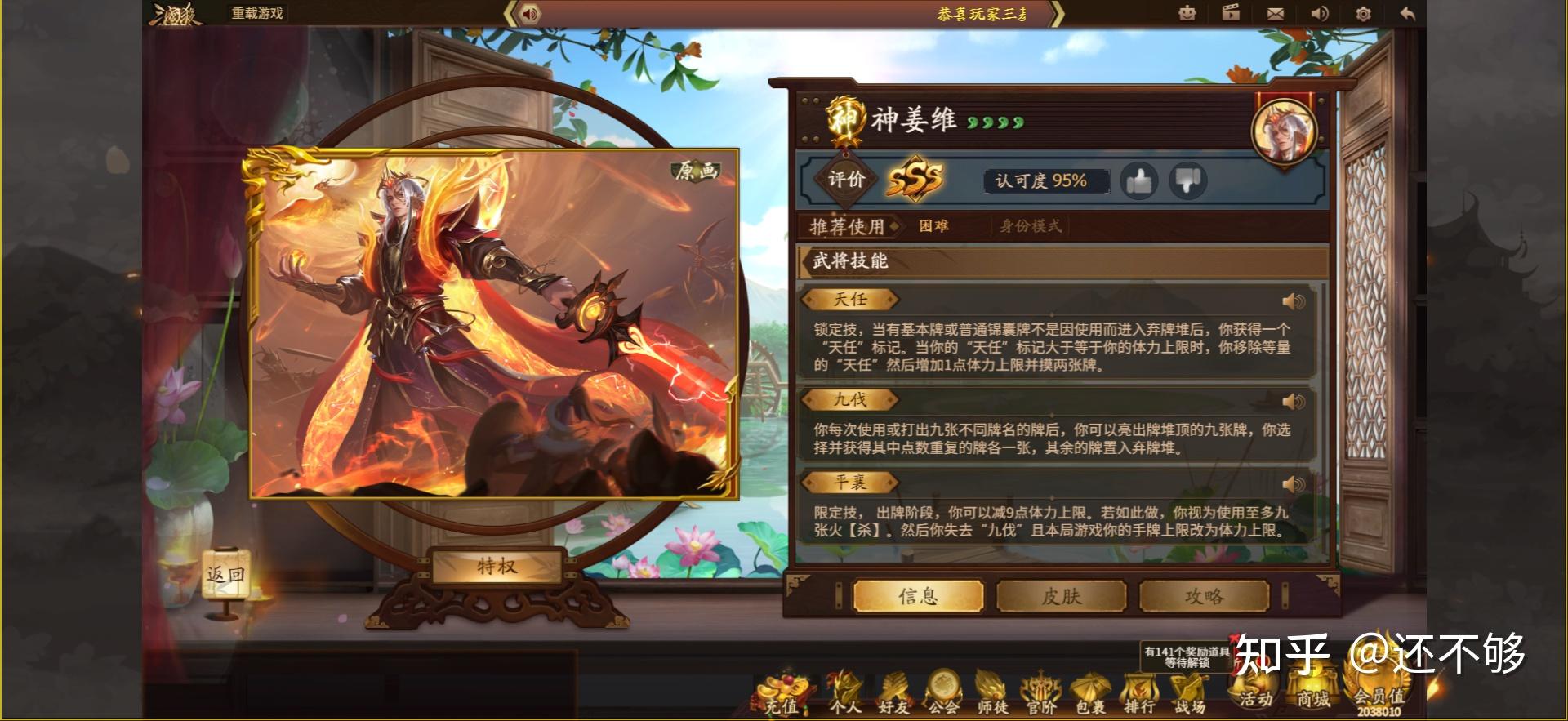Screen dimensions: 1568x721
Task: Play the 天任 skill voice line
Action: (x=1292, y=300)
